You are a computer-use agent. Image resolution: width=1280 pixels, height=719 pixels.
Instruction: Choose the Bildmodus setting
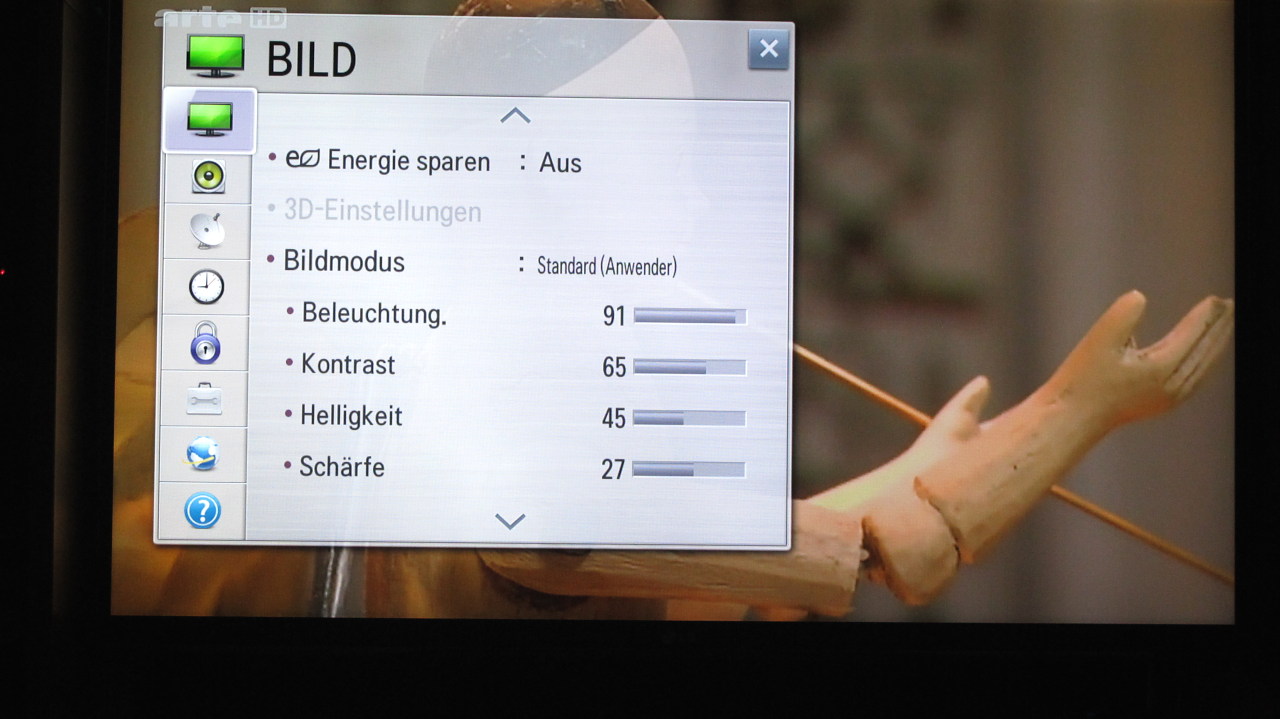point(344,262)
